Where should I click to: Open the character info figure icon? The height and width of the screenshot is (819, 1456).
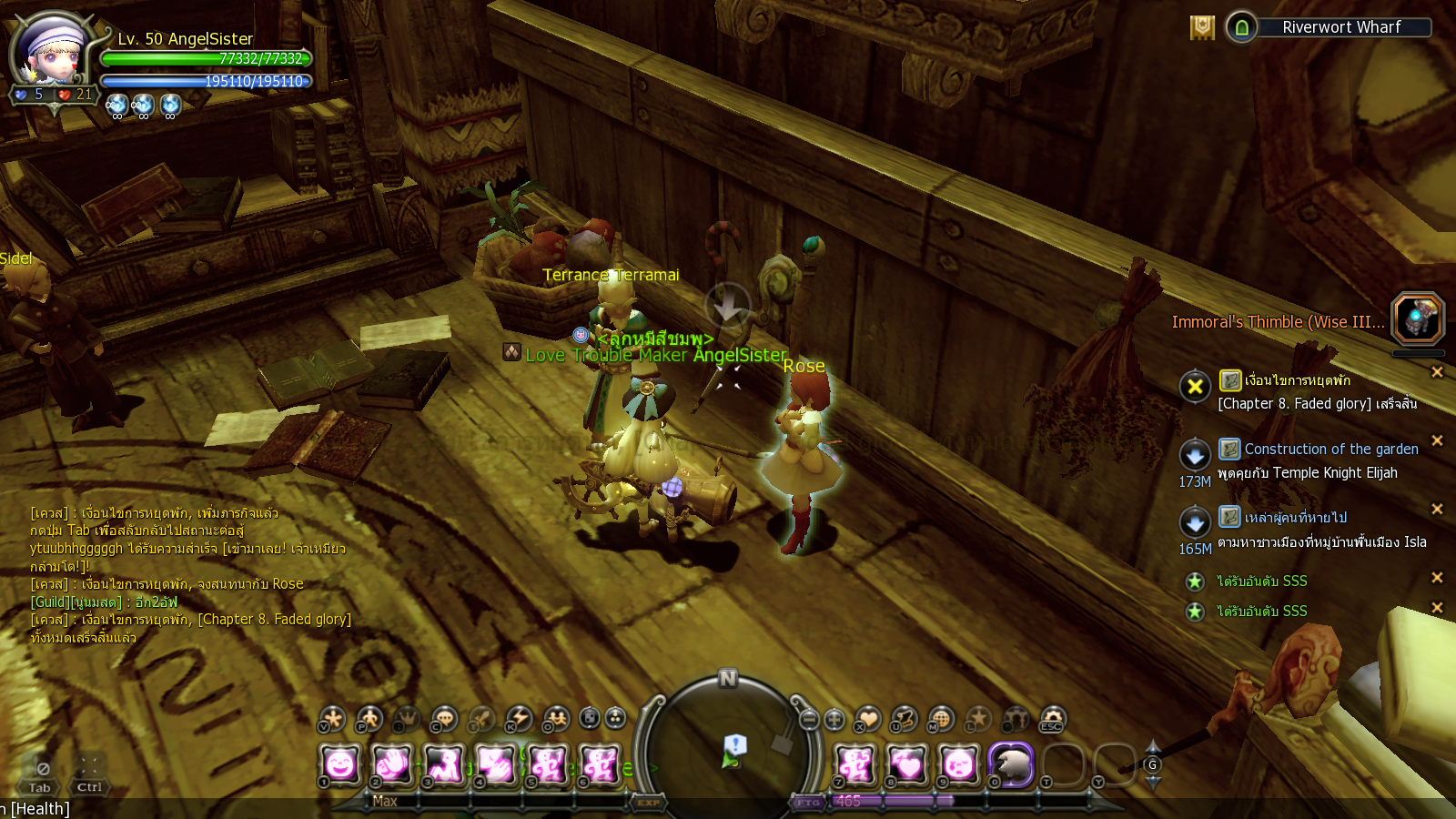point(369,719)
